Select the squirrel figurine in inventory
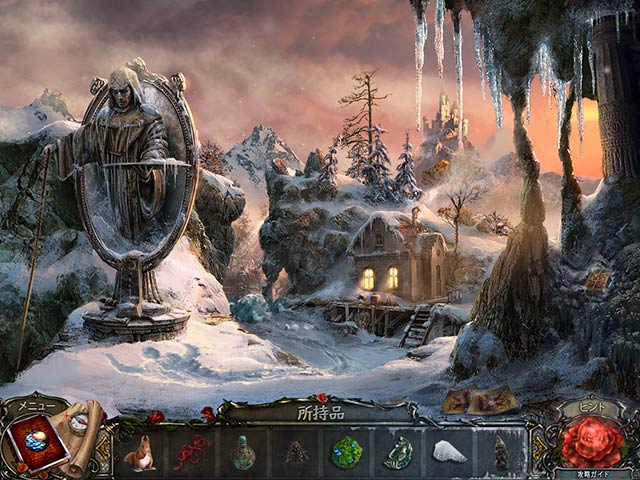The width and height of the screenshot is (640, 480). coord(140,452)
